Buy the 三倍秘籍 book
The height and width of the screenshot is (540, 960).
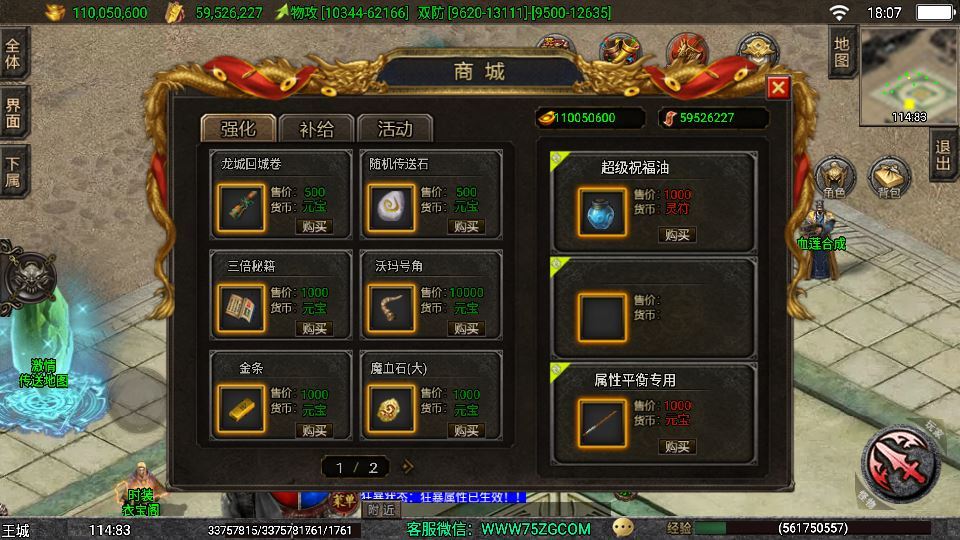click(314, 328)
